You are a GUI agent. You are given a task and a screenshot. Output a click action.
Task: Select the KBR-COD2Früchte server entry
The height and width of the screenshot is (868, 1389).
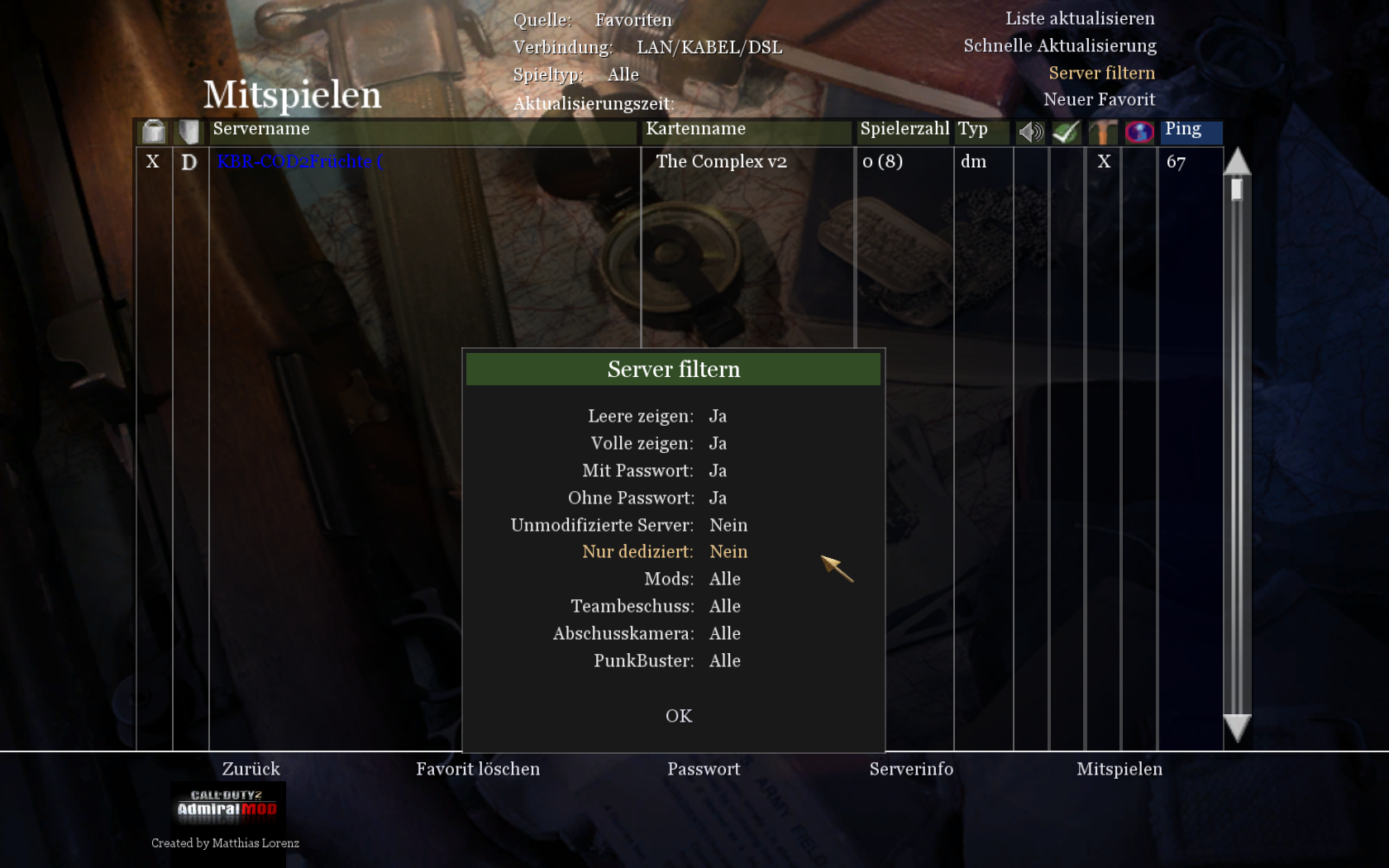click(298, 162)
